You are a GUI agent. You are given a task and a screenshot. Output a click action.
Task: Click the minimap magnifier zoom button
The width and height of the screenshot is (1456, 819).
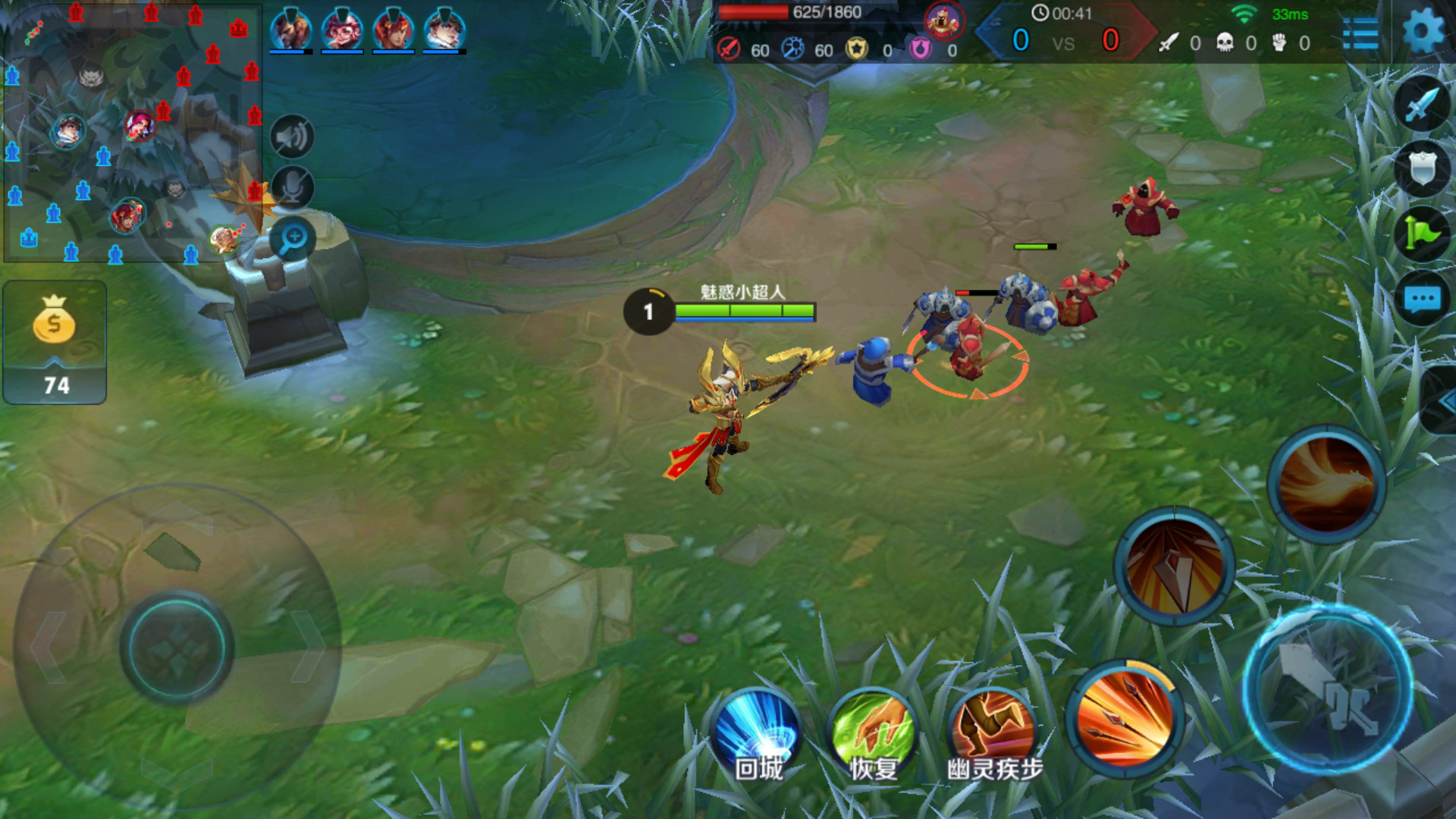pos(293,239)
